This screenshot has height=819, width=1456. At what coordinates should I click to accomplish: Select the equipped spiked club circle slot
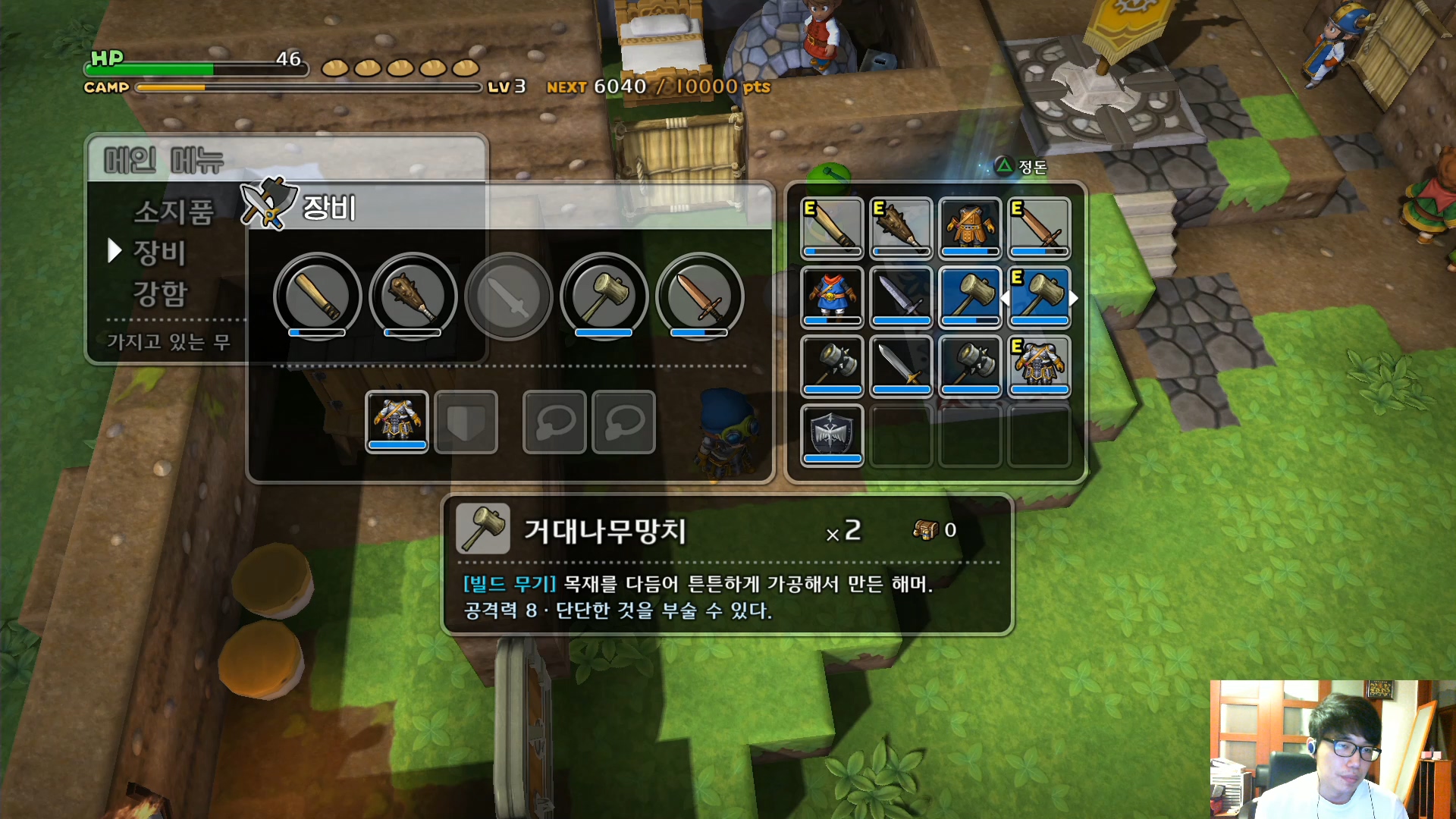(413, 296)
